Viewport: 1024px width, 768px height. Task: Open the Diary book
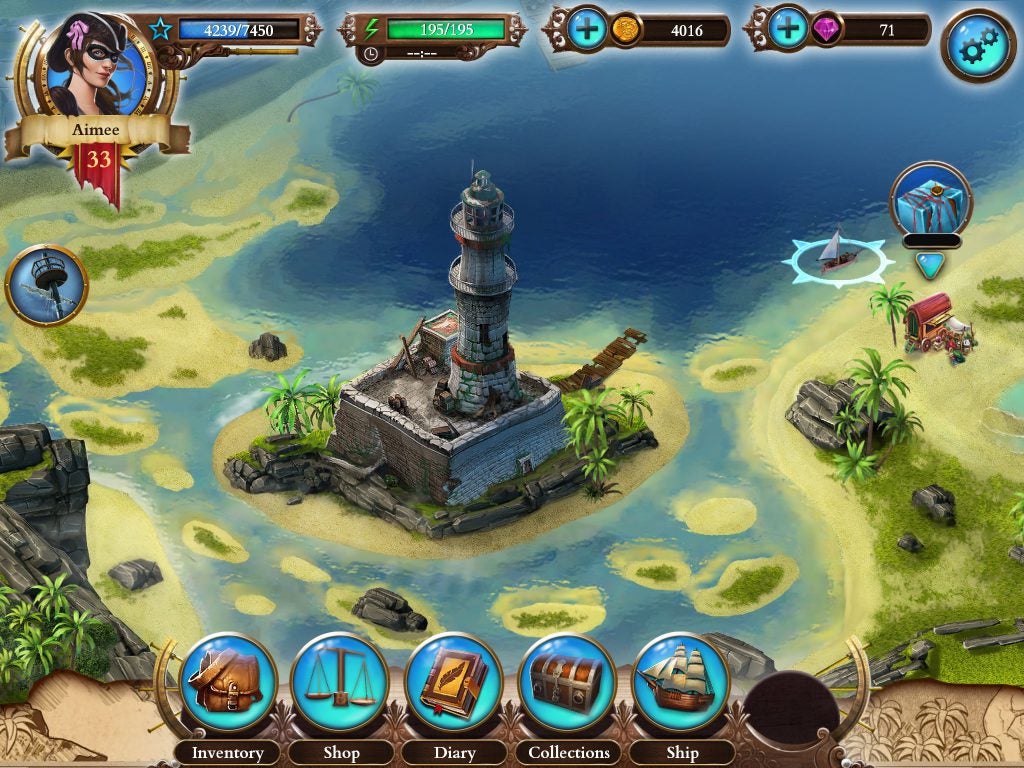pyautogui.click(x=454, y=682)
